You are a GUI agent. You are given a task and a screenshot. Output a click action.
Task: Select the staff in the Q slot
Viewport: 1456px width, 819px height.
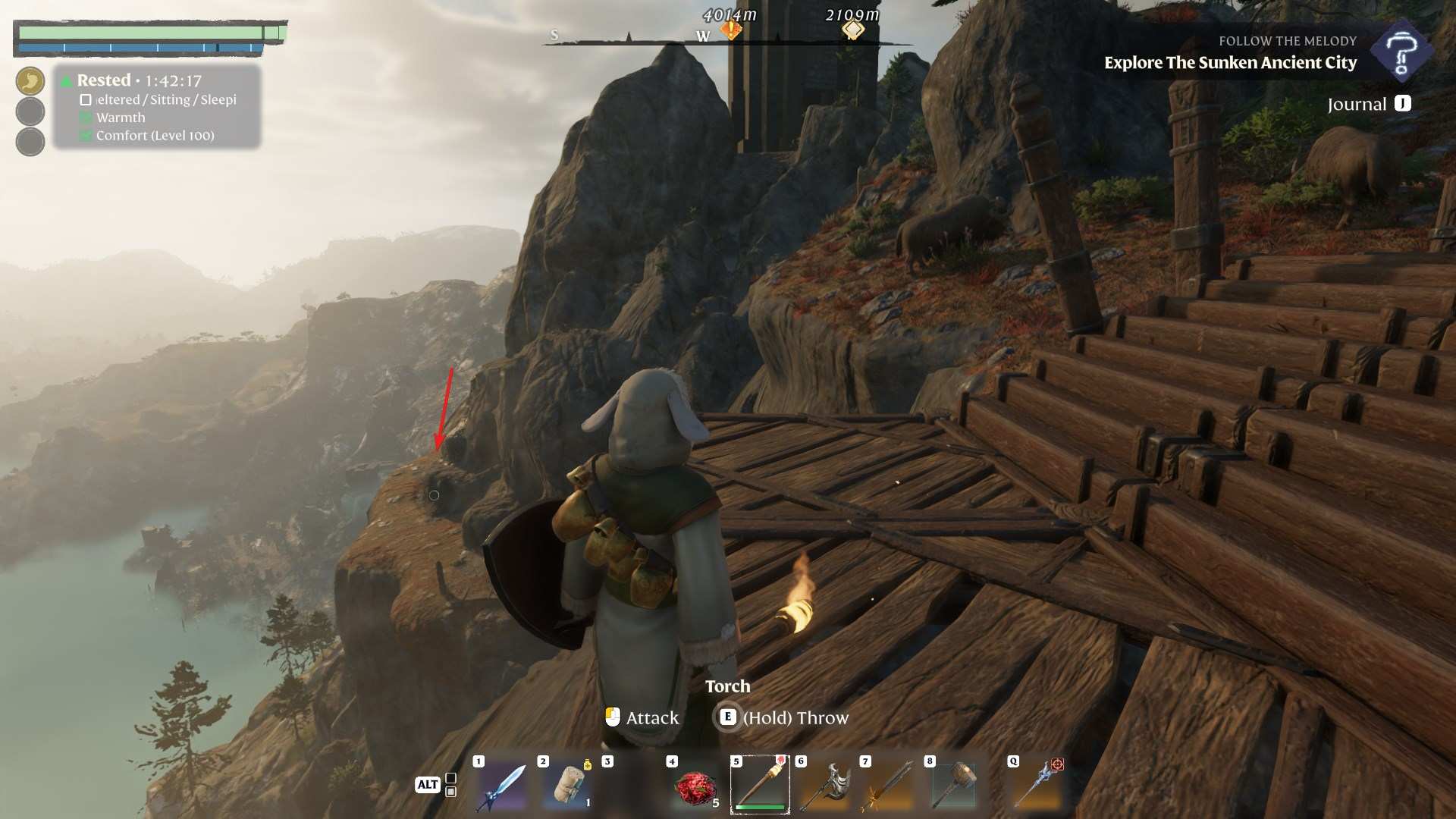pyautogui.click(x=1037, y=784)
